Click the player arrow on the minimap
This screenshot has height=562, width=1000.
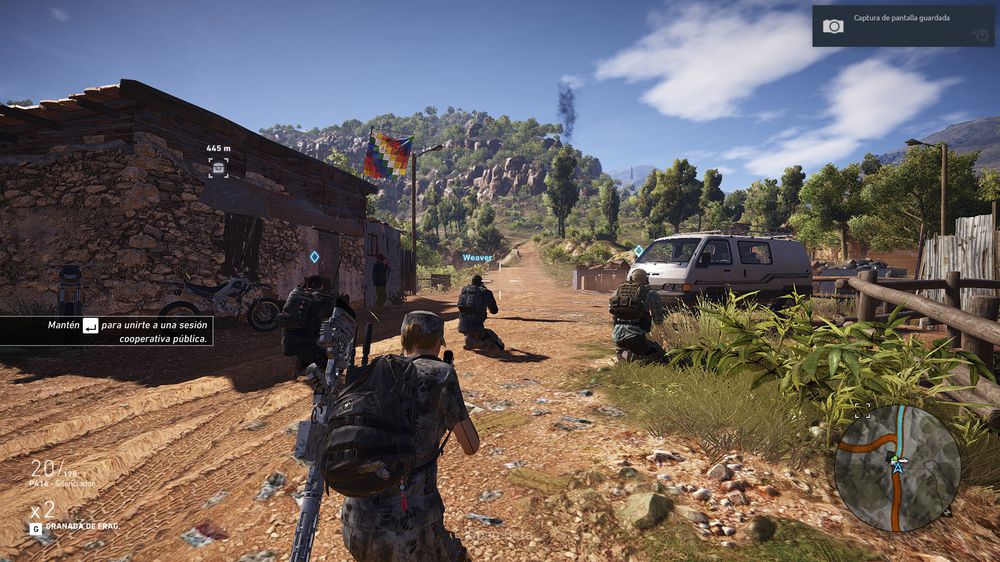pyautogui.click(x=898, y=465)
